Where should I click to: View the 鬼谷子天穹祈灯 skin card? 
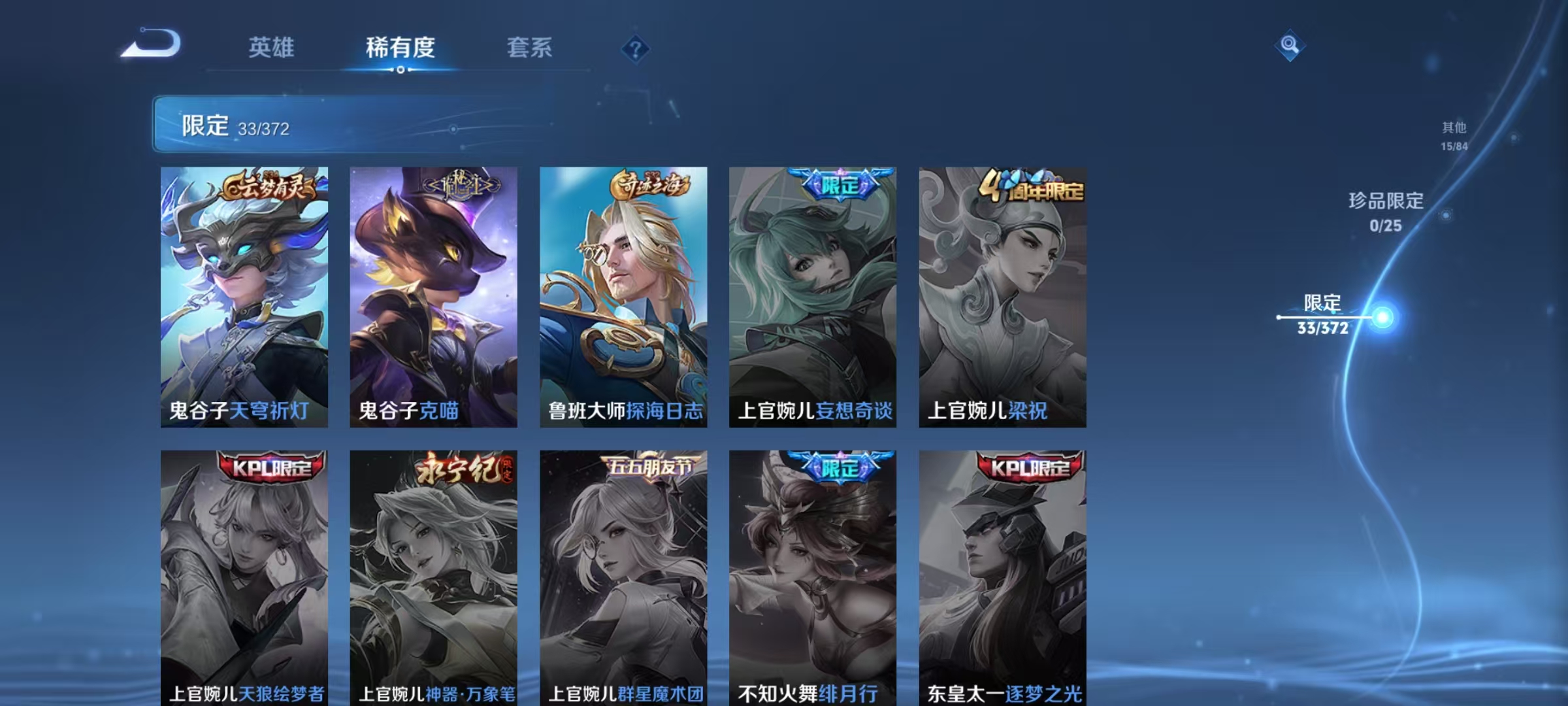tap(245, 294)
